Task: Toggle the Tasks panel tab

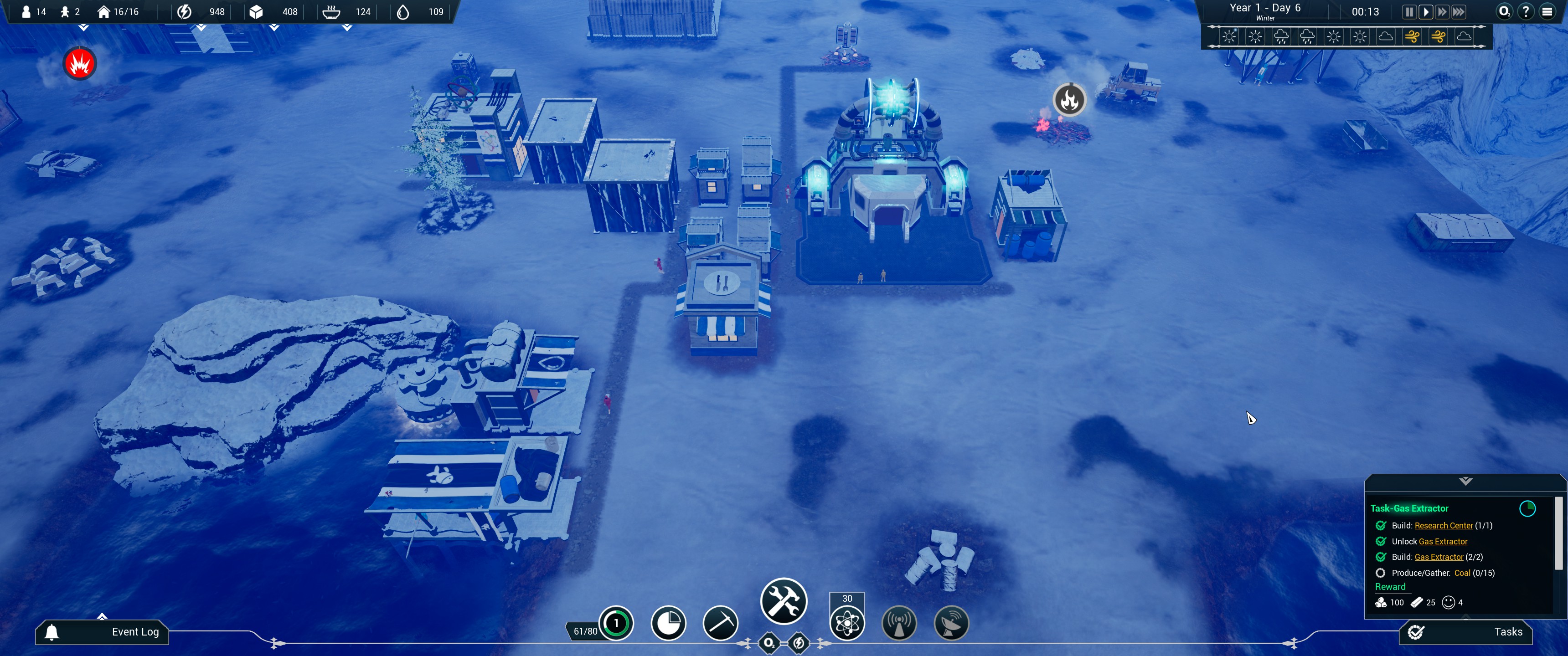Action: 1466,632
